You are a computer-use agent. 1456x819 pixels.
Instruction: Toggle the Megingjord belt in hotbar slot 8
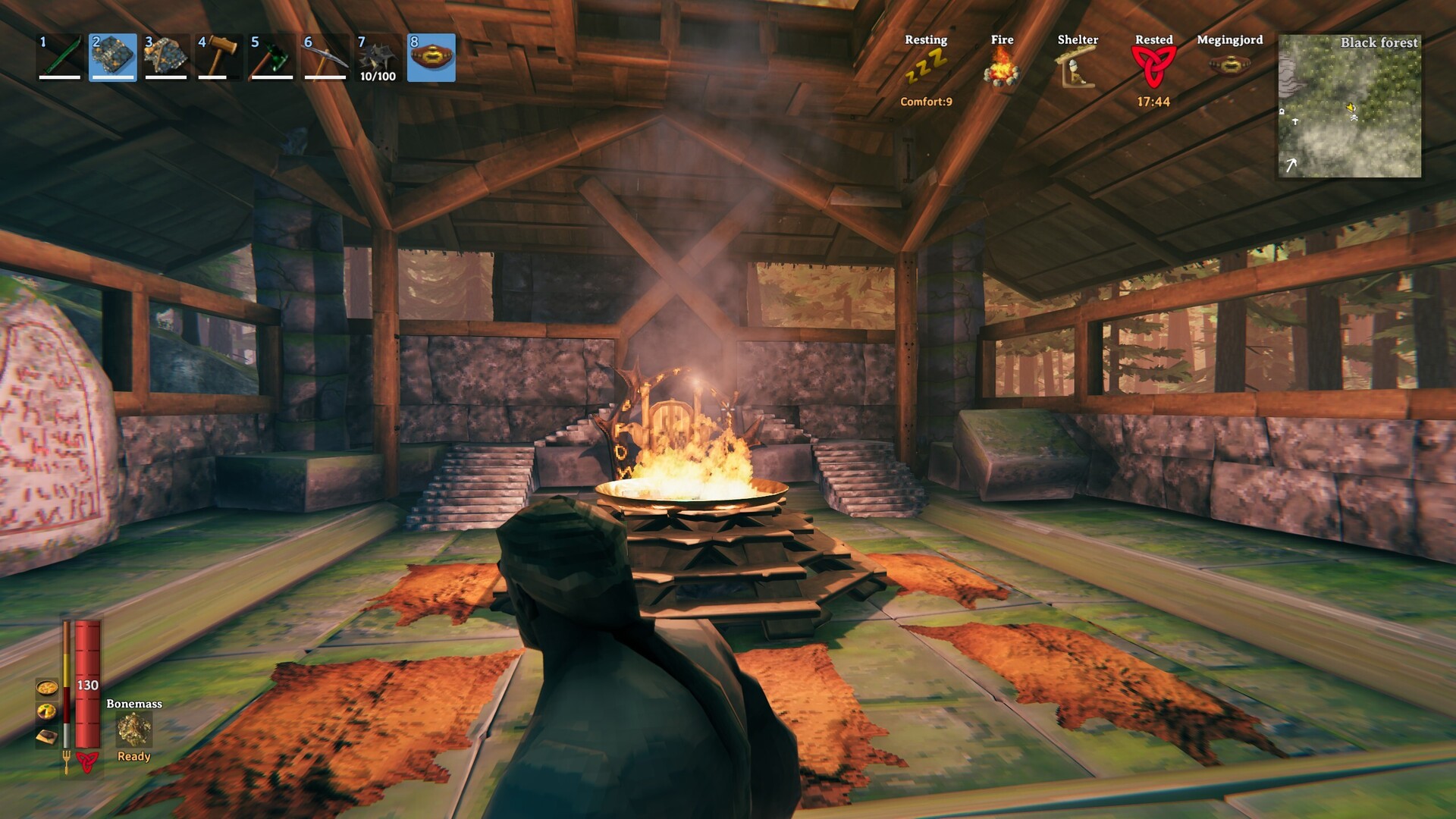[431, 57]
